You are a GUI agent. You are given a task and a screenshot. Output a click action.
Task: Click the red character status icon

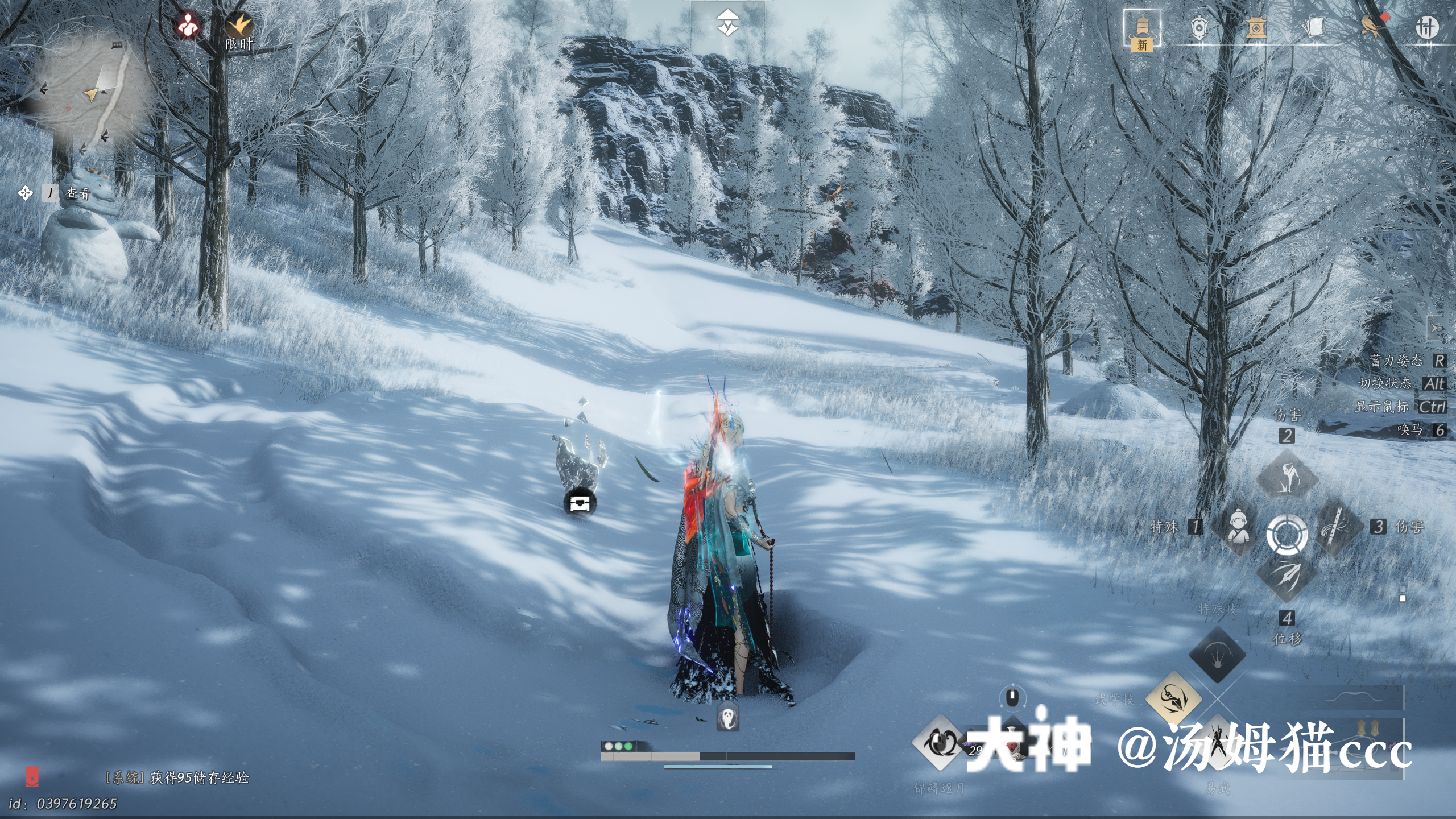tap(187, 26)
